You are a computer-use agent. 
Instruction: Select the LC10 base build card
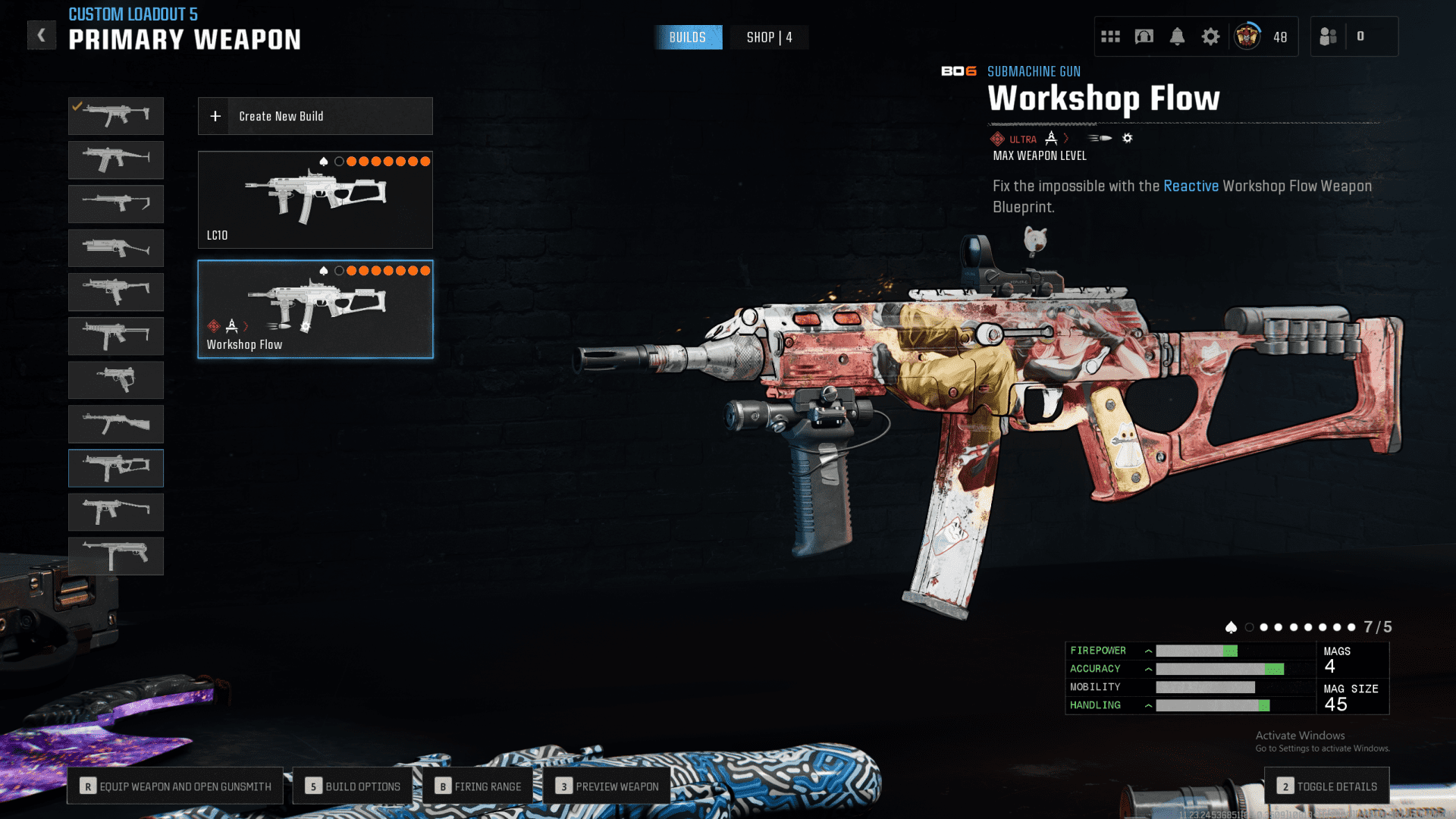pos(315,200)
